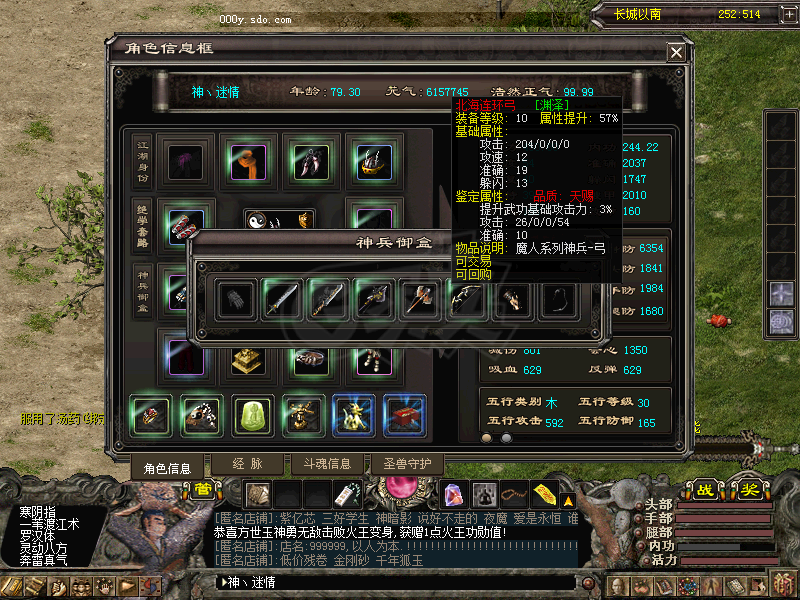Close the character info window

pos(677,52)
